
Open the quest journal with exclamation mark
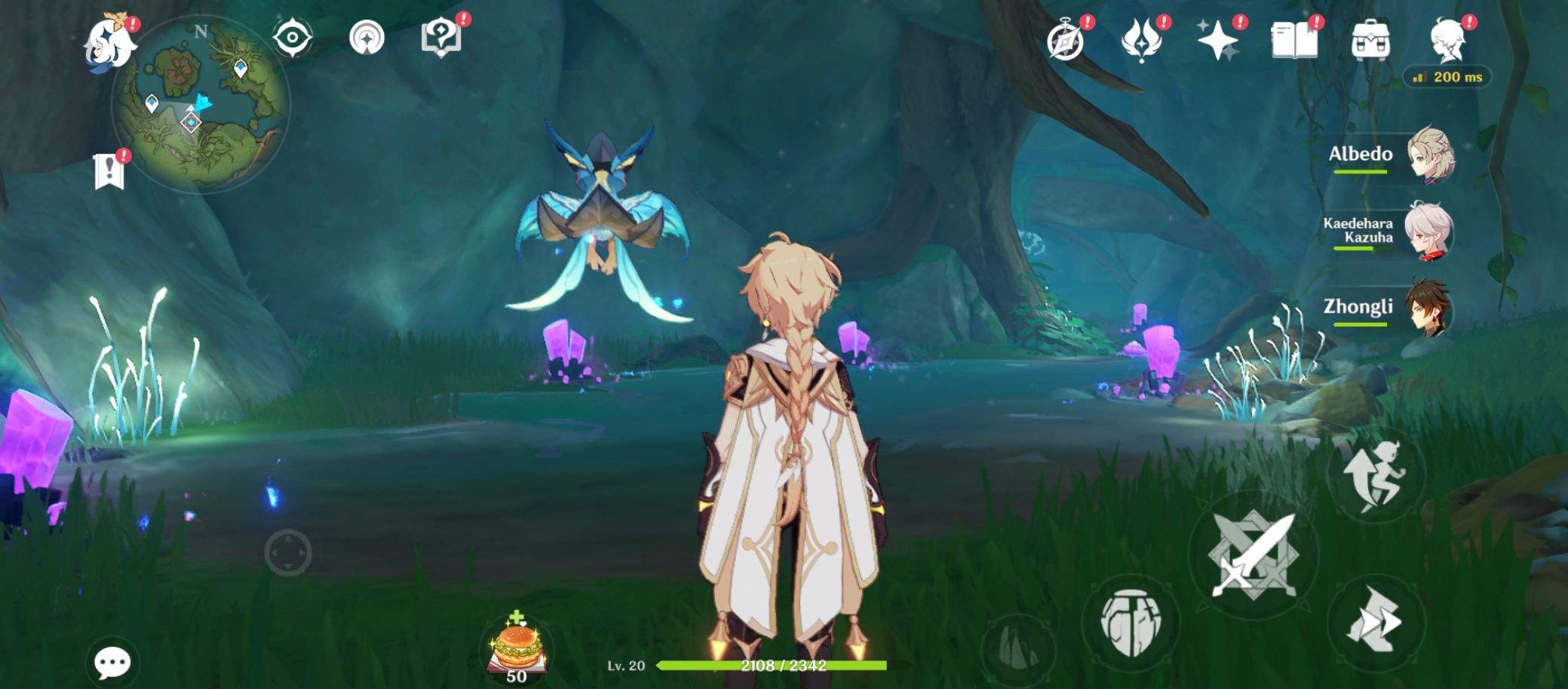tap(111, 167)
